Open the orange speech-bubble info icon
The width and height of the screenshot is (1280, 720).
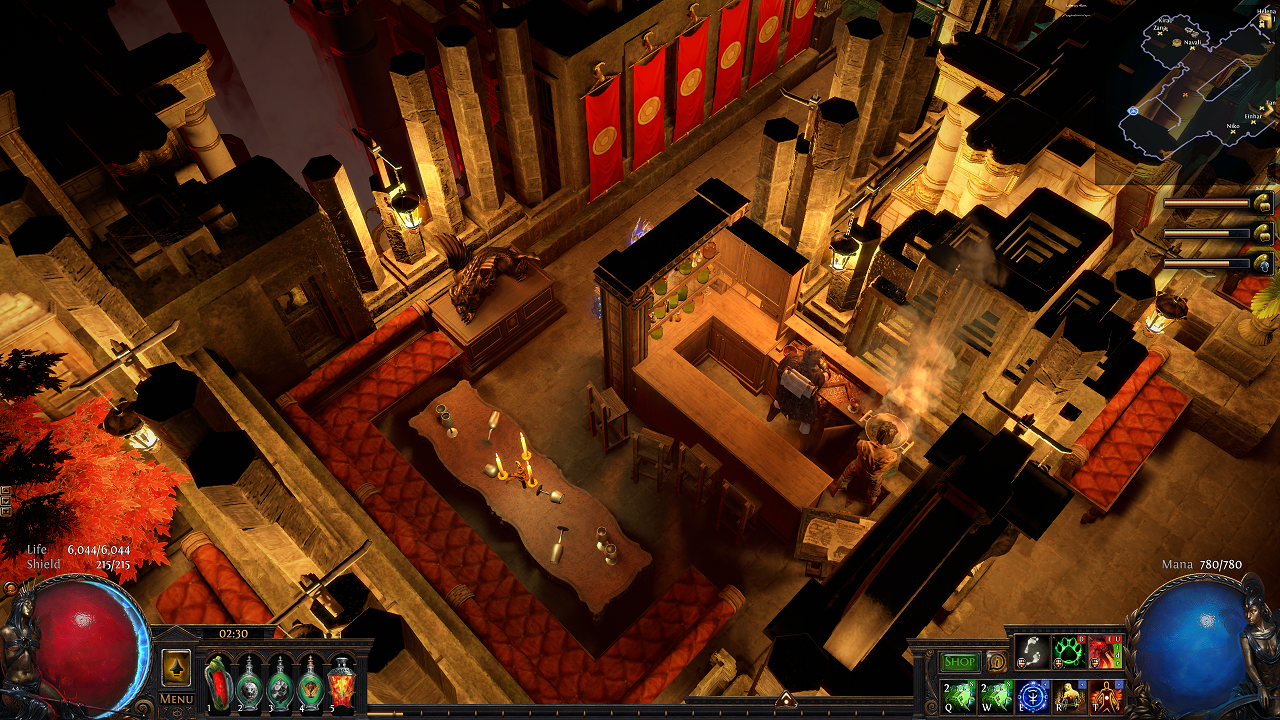(x=996, y=662)
